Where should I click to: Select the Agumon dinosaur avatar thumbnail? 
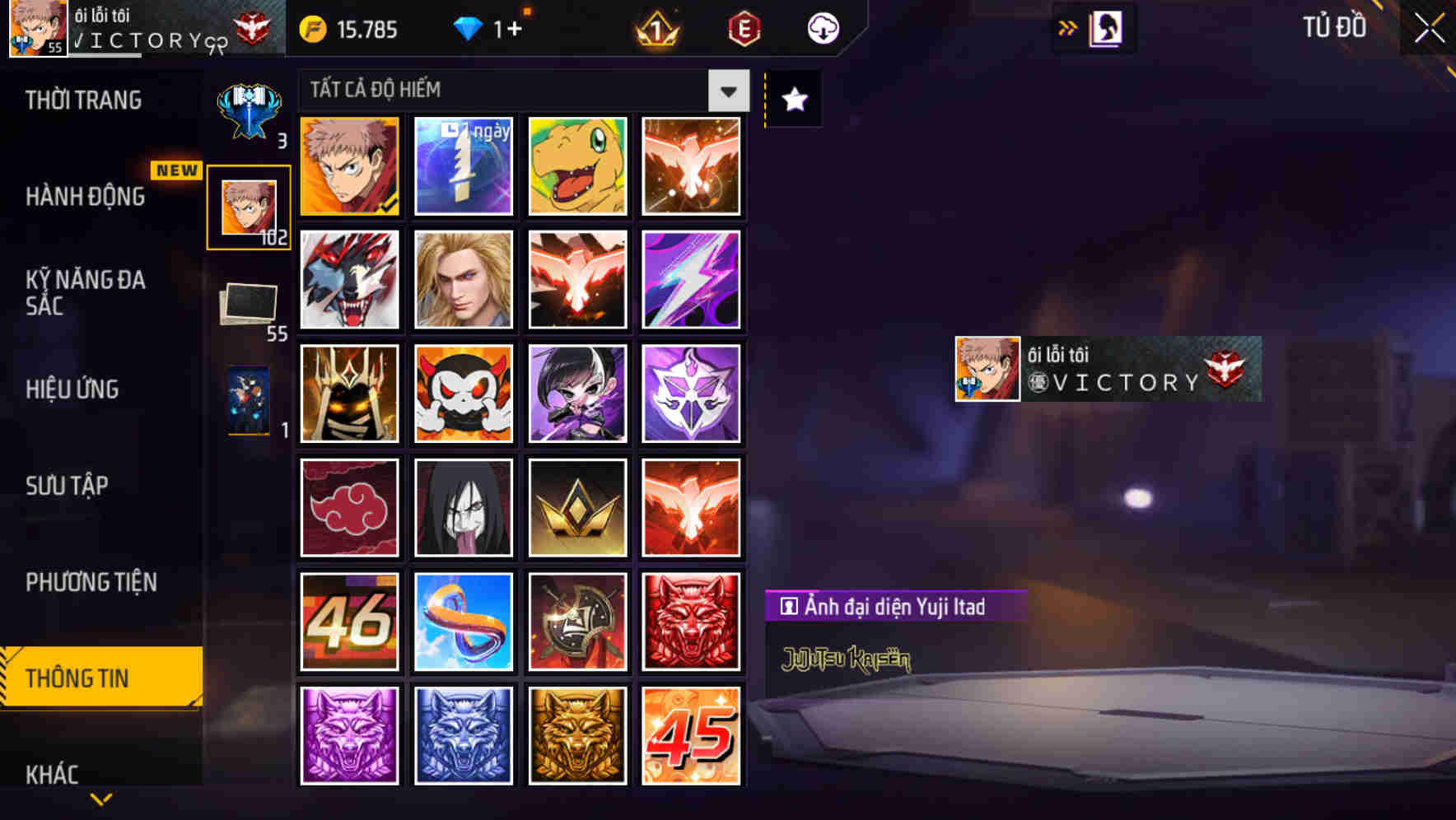click(577, 166)
